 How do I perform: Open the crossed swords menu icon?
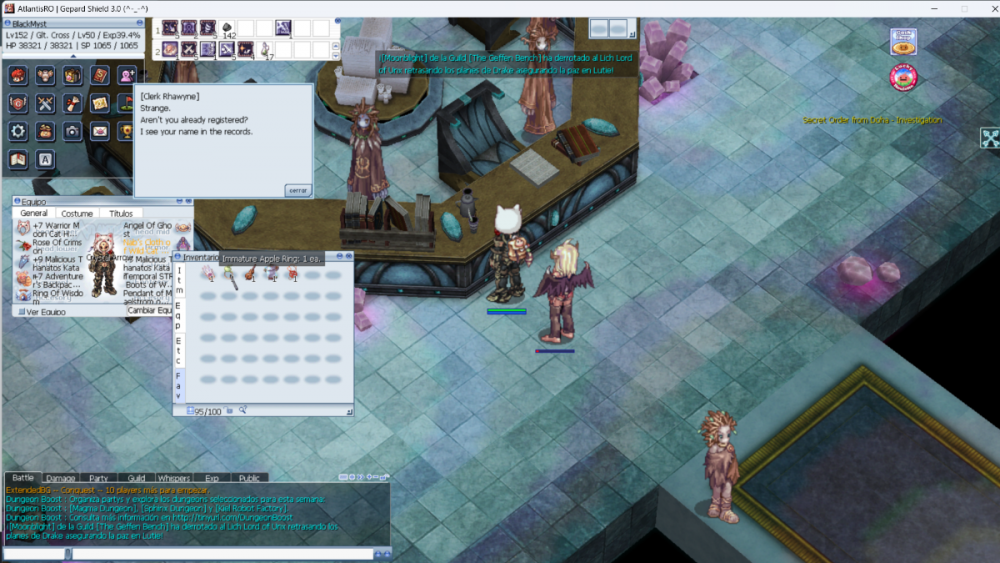[x=45, y=103]
